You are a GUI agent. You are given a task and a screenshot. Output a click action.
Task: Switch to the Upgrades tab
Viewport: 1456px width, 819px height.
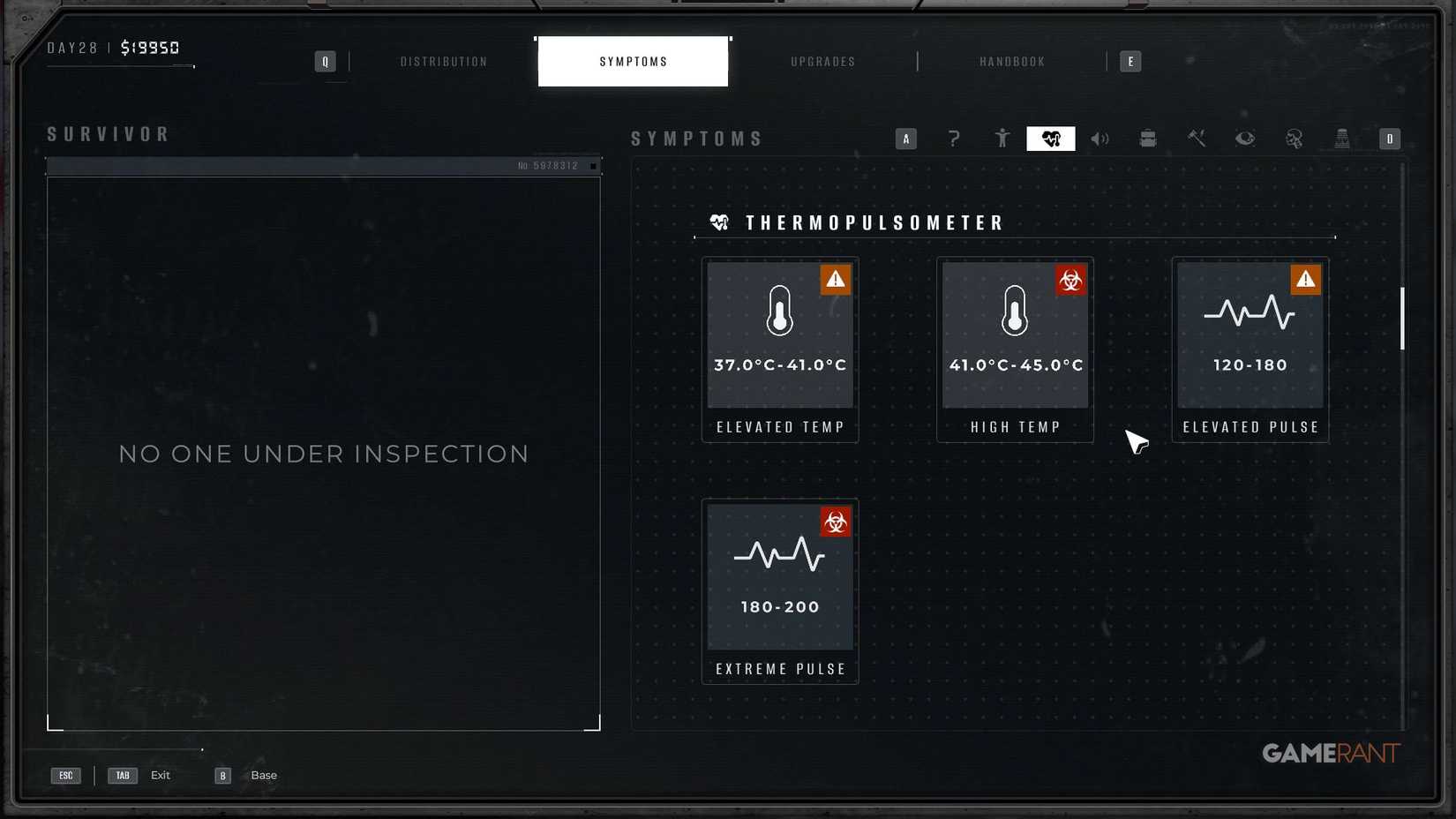(822, 61)
